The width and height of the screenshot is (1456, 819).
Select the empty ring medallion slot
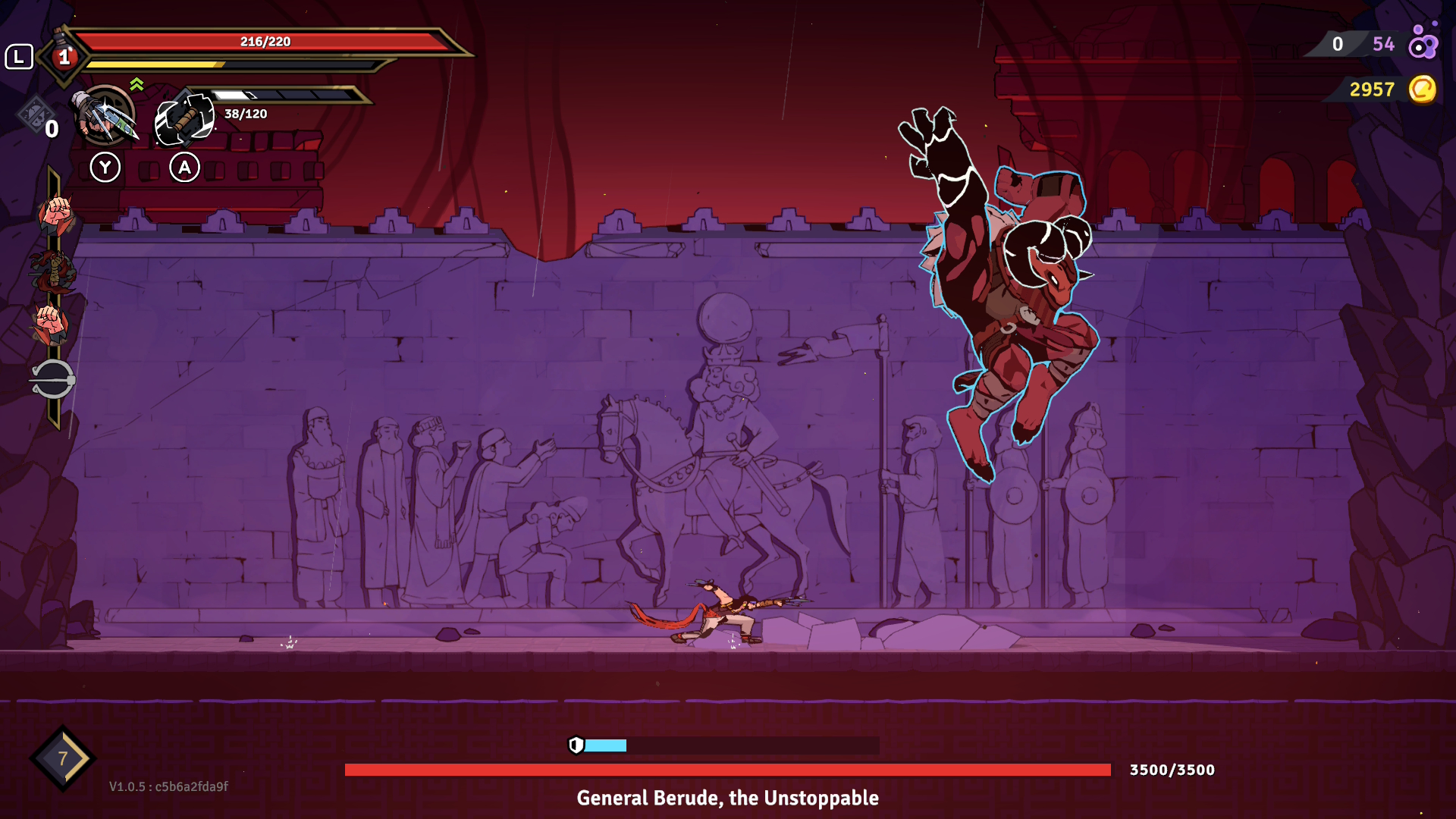[x=52, y=378]
